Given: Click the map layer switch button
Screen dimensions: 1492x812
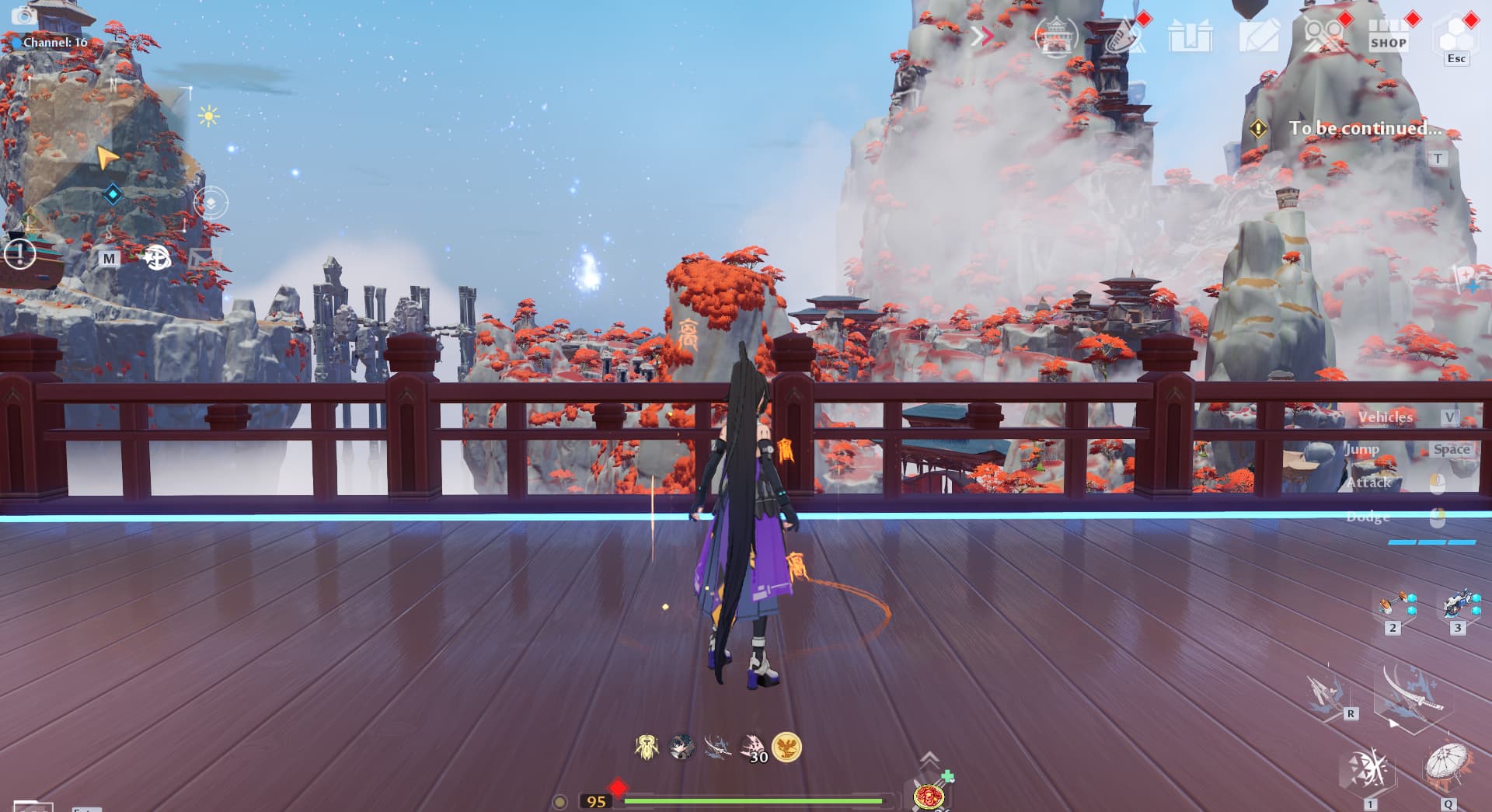Looking at the screenshot, I should coord(210,203).
